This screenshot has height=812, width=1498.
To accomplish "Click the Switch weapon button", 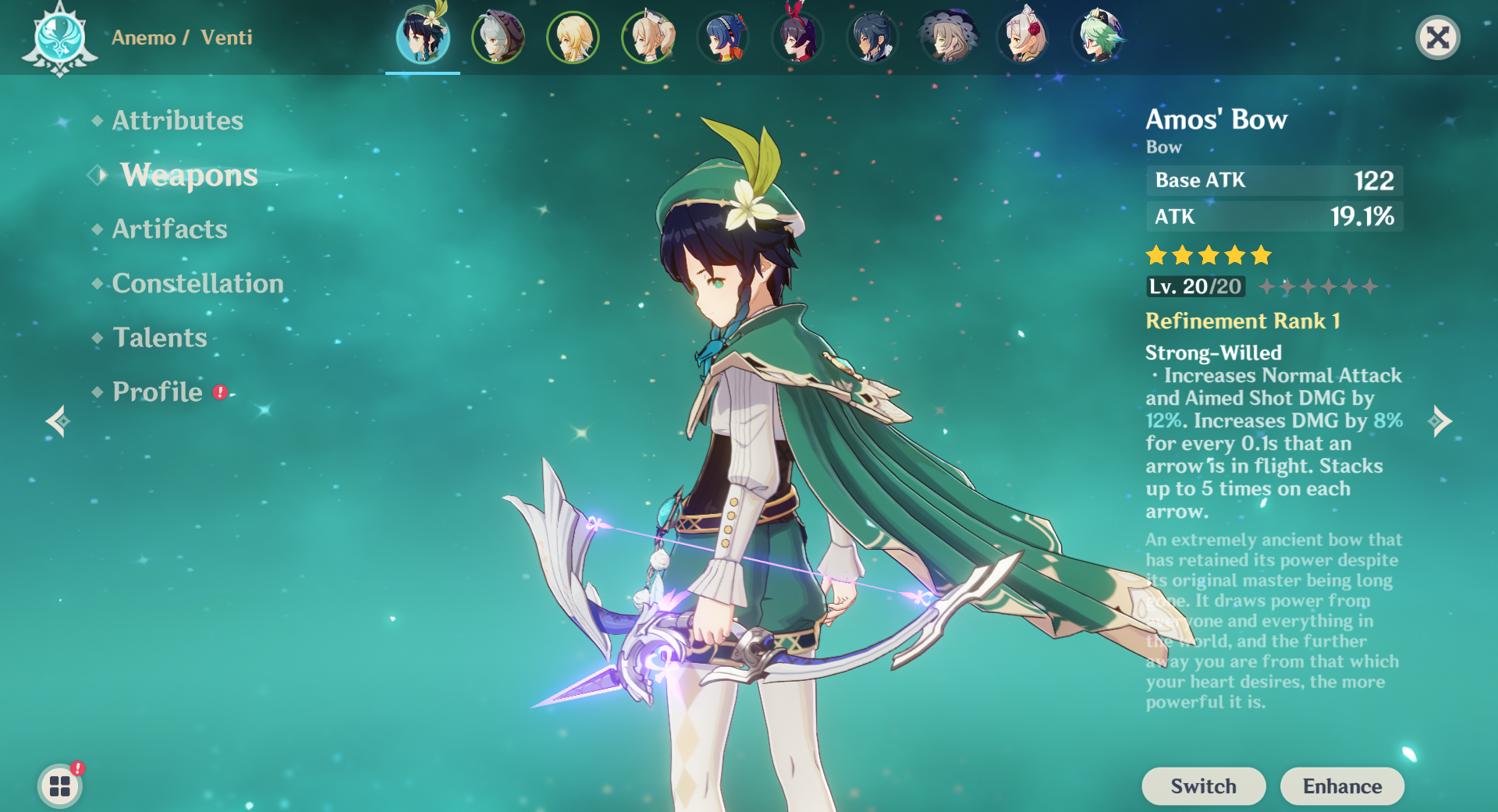I will point(1203,785).
